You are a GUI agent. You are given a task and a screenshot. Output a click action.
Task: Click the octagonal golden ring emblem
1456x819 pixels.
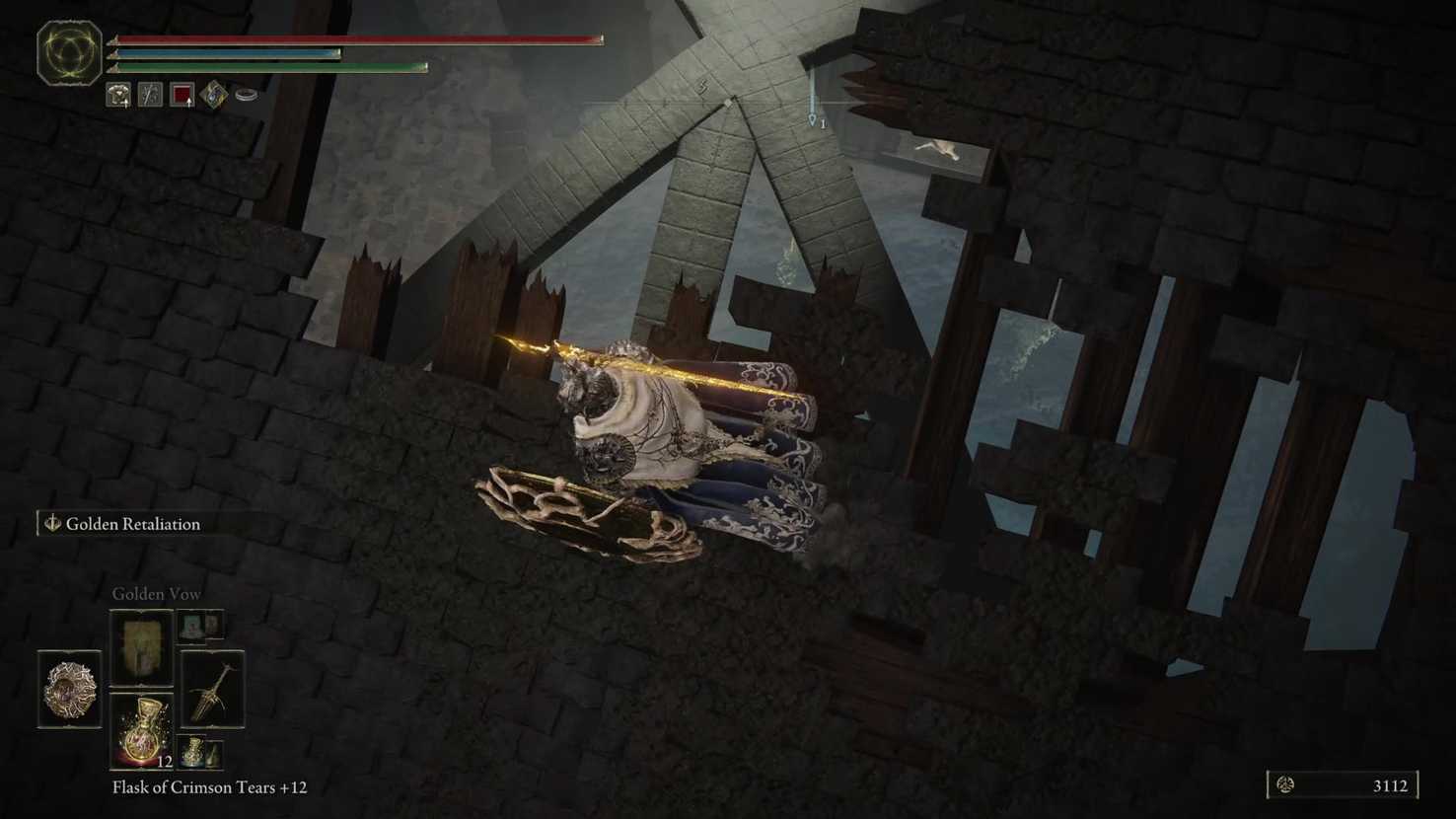(x=69, y=52)
